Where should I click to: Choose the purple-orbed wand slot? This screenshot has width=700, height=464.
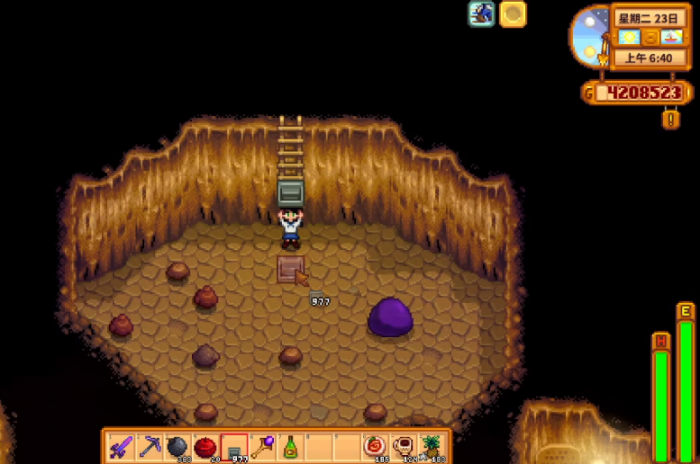click(262, 446)
